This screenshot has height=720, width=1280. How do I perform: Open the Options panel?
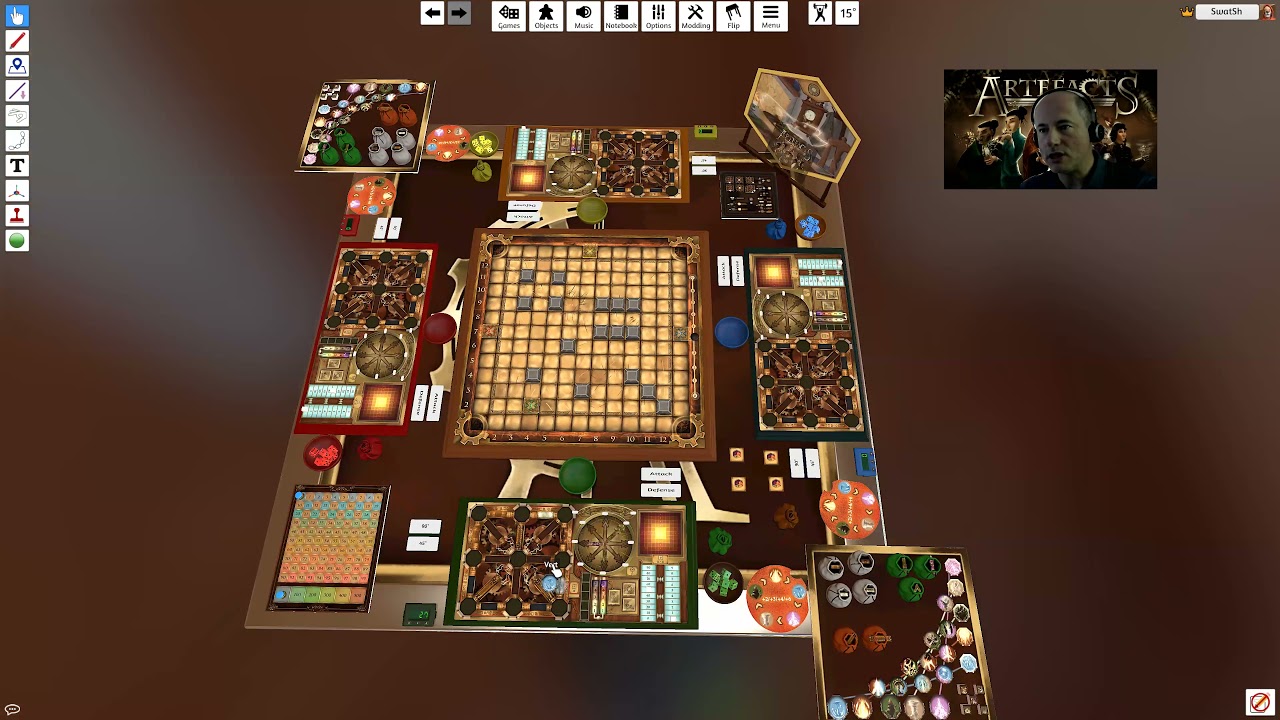[x=658, y=16]
